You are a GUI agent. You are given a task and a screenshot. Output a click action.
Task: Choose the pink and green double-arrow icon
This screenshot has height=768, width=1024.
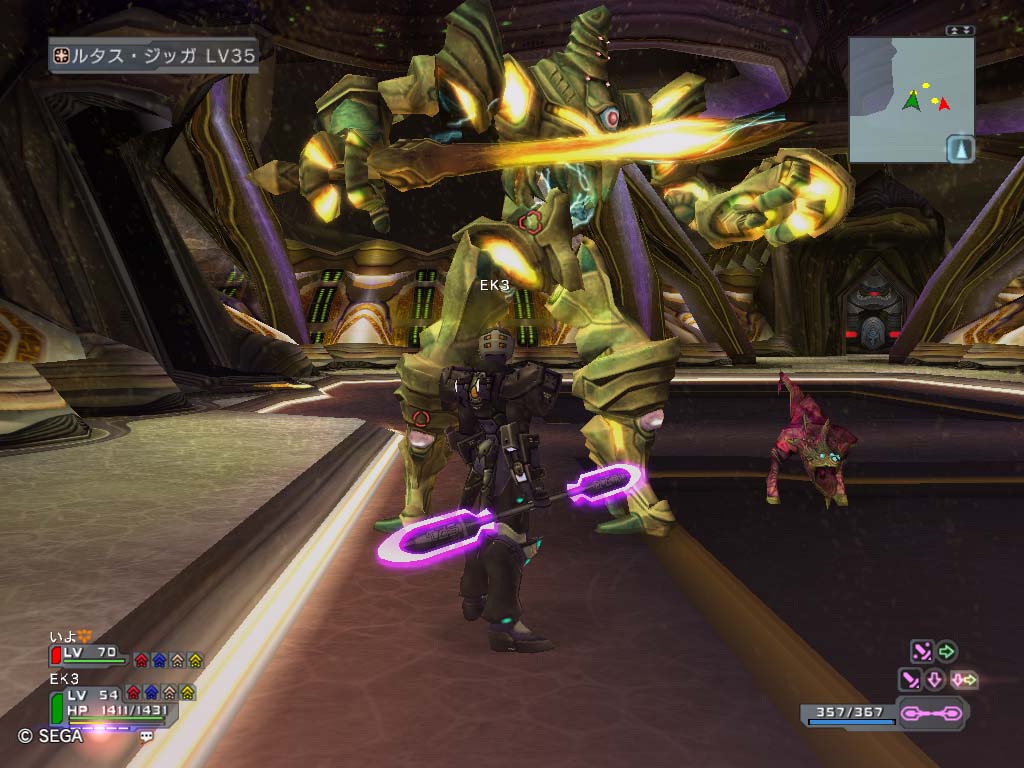tap(964, 680)
